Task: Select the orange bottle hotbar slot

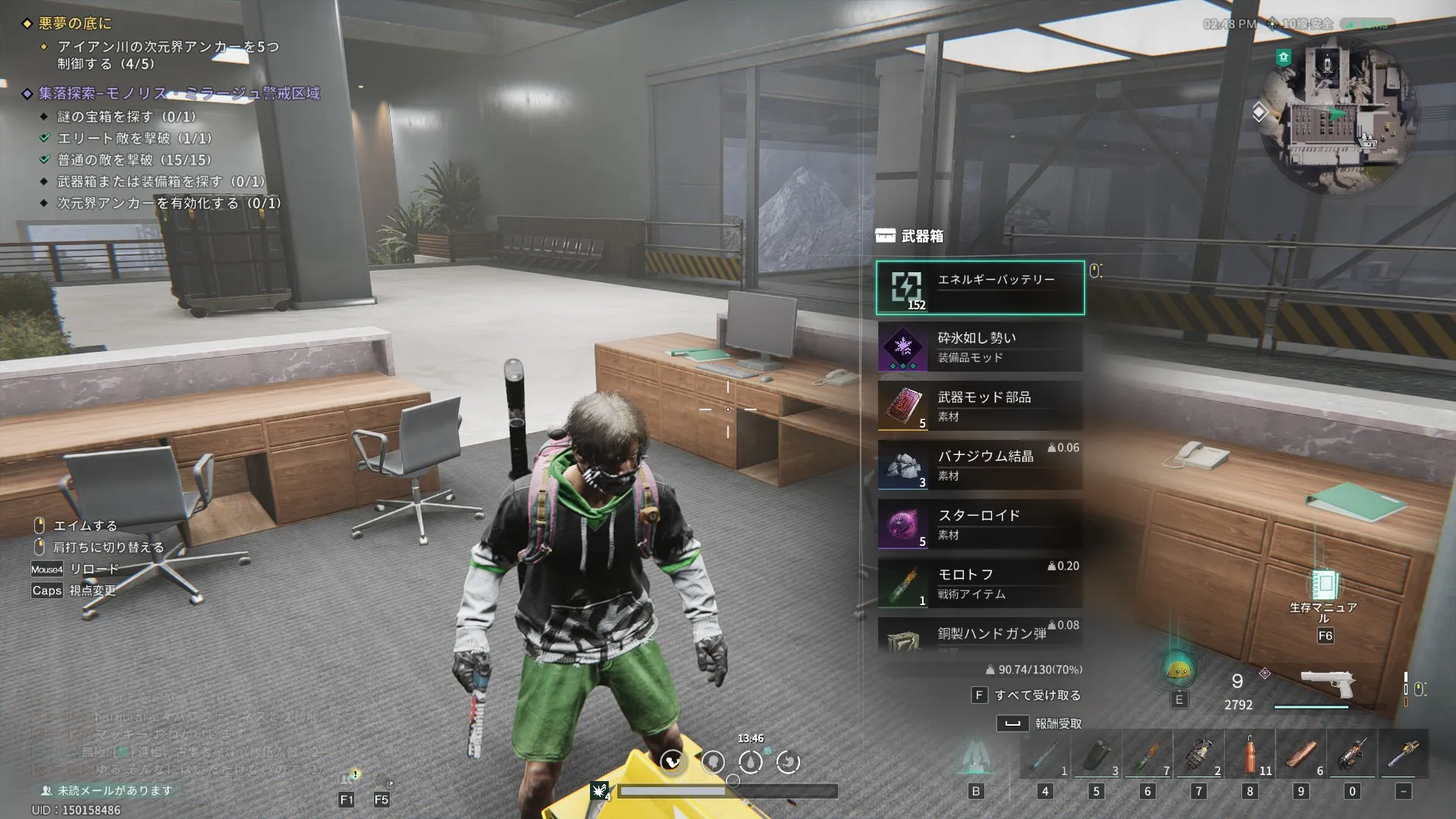Action: pyautogui.click(x=1250, y=756)
